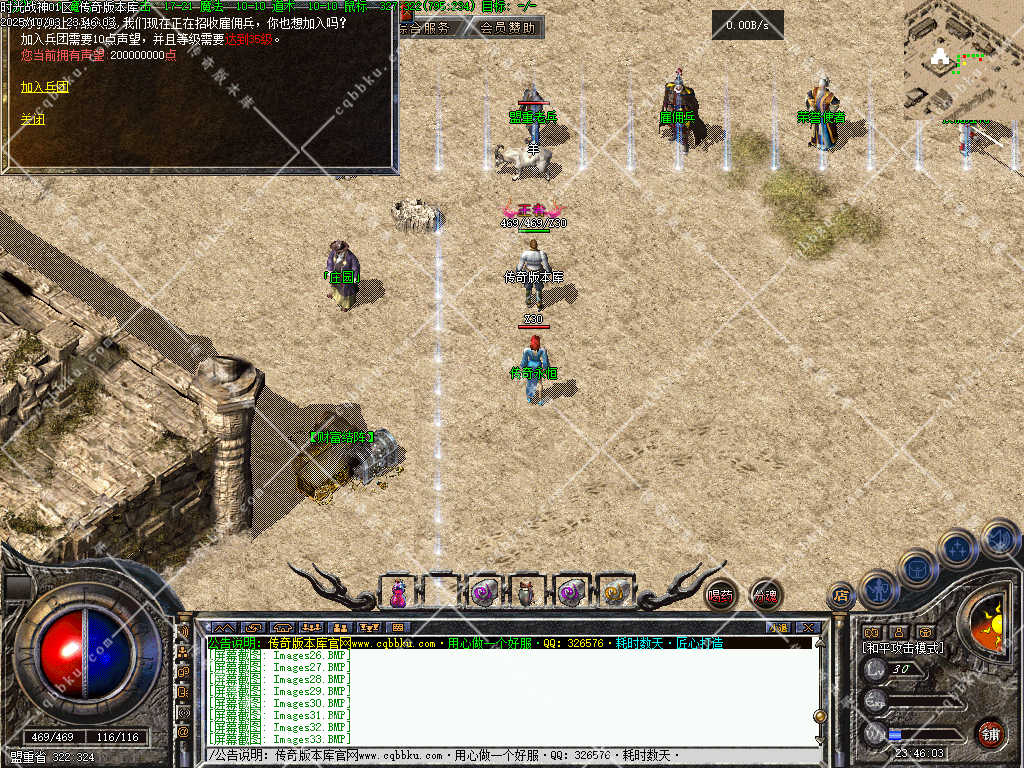Open the 会员赞助 menu

[506, 28]
